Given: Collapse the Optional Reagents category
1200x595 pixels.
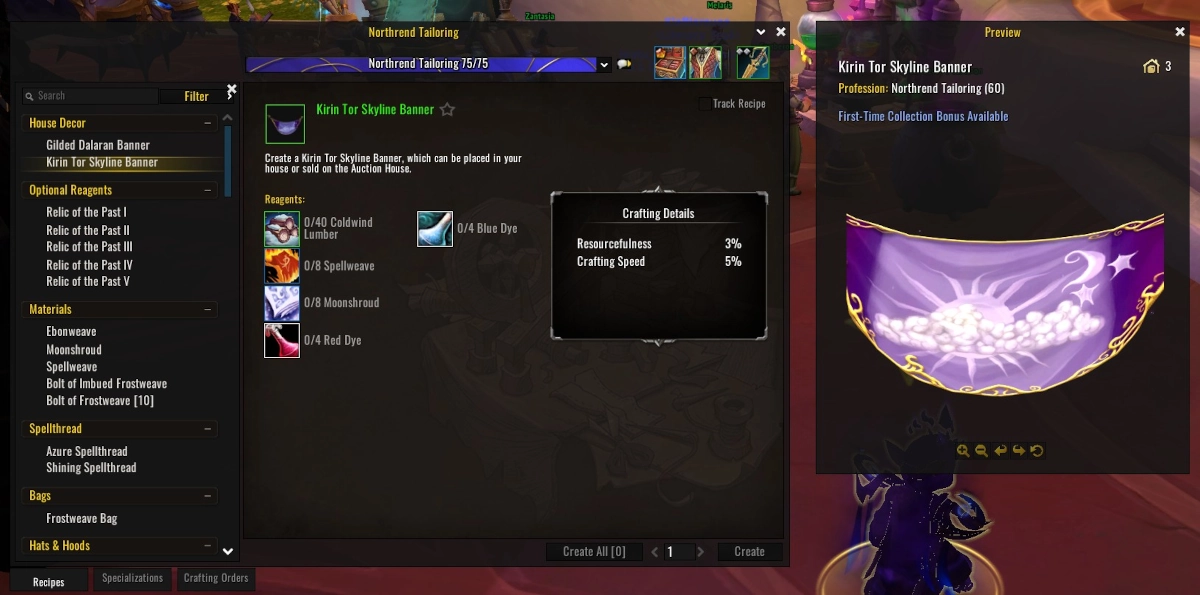Looking at the screenshot, I should (x=208, y=190).
